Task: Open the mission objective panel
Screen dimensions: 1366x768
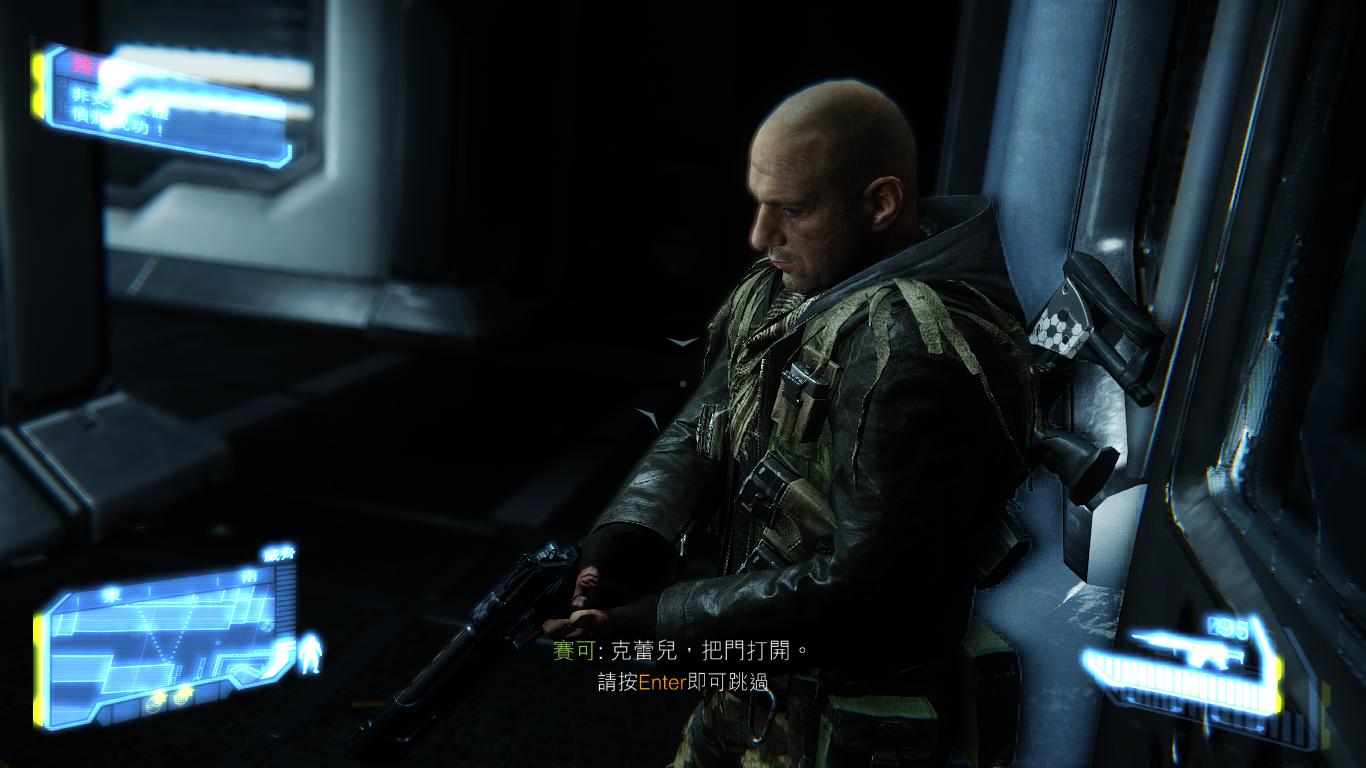Action: tap(170, 103)
